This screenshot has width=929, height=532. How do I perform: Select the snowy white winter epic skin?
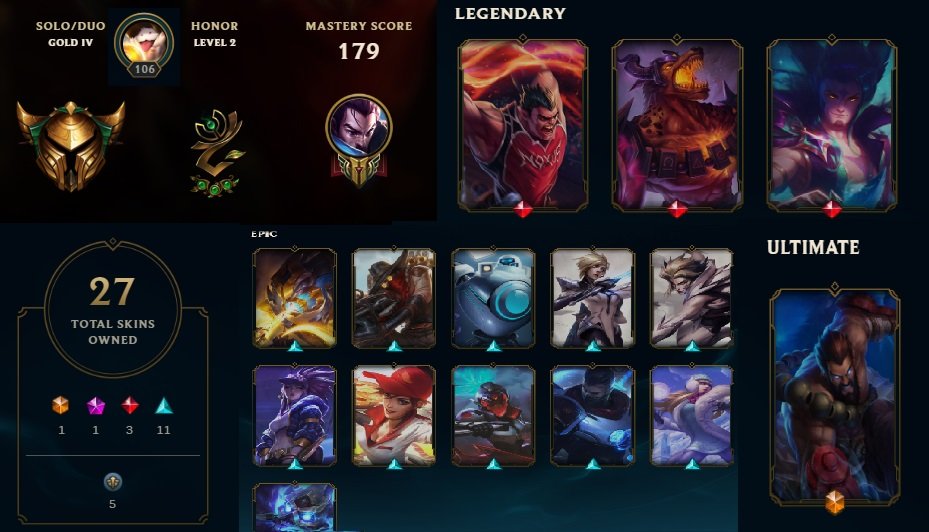(691, 415)
